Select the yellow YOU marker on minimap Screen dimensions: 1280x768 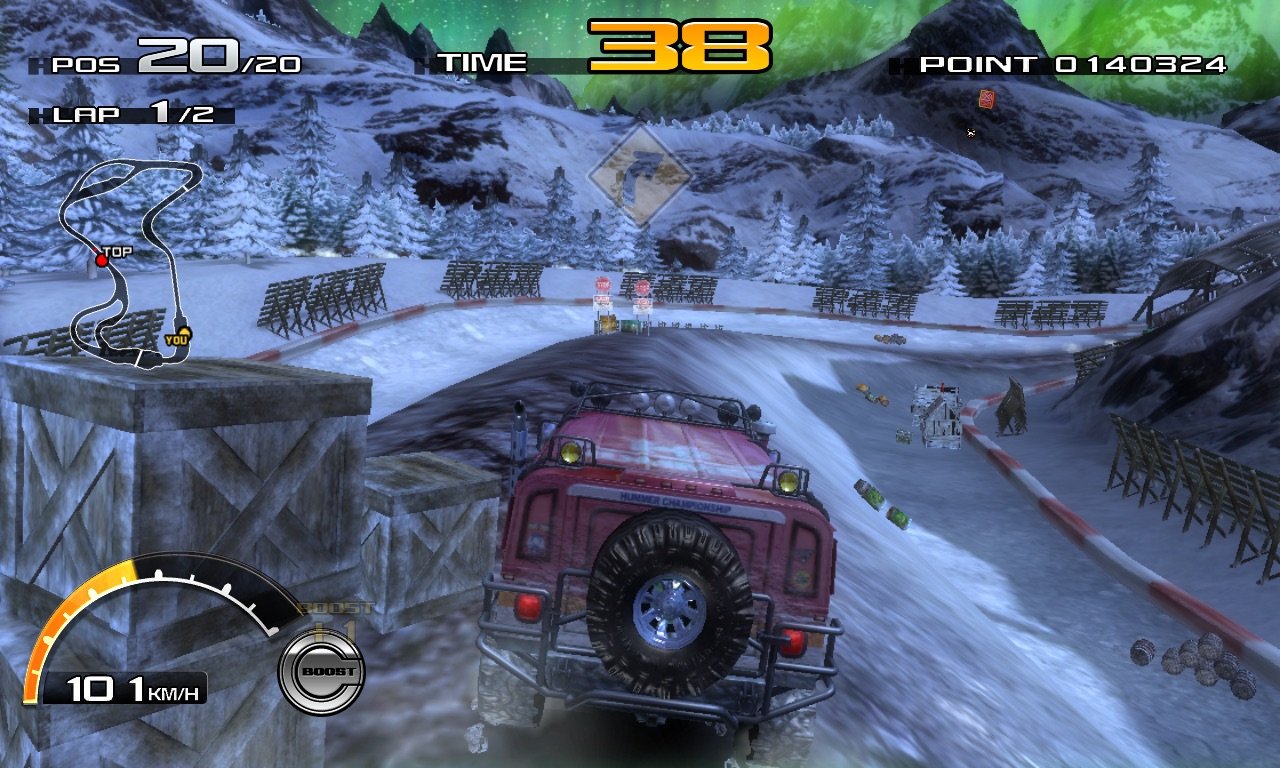coord(182,334)
